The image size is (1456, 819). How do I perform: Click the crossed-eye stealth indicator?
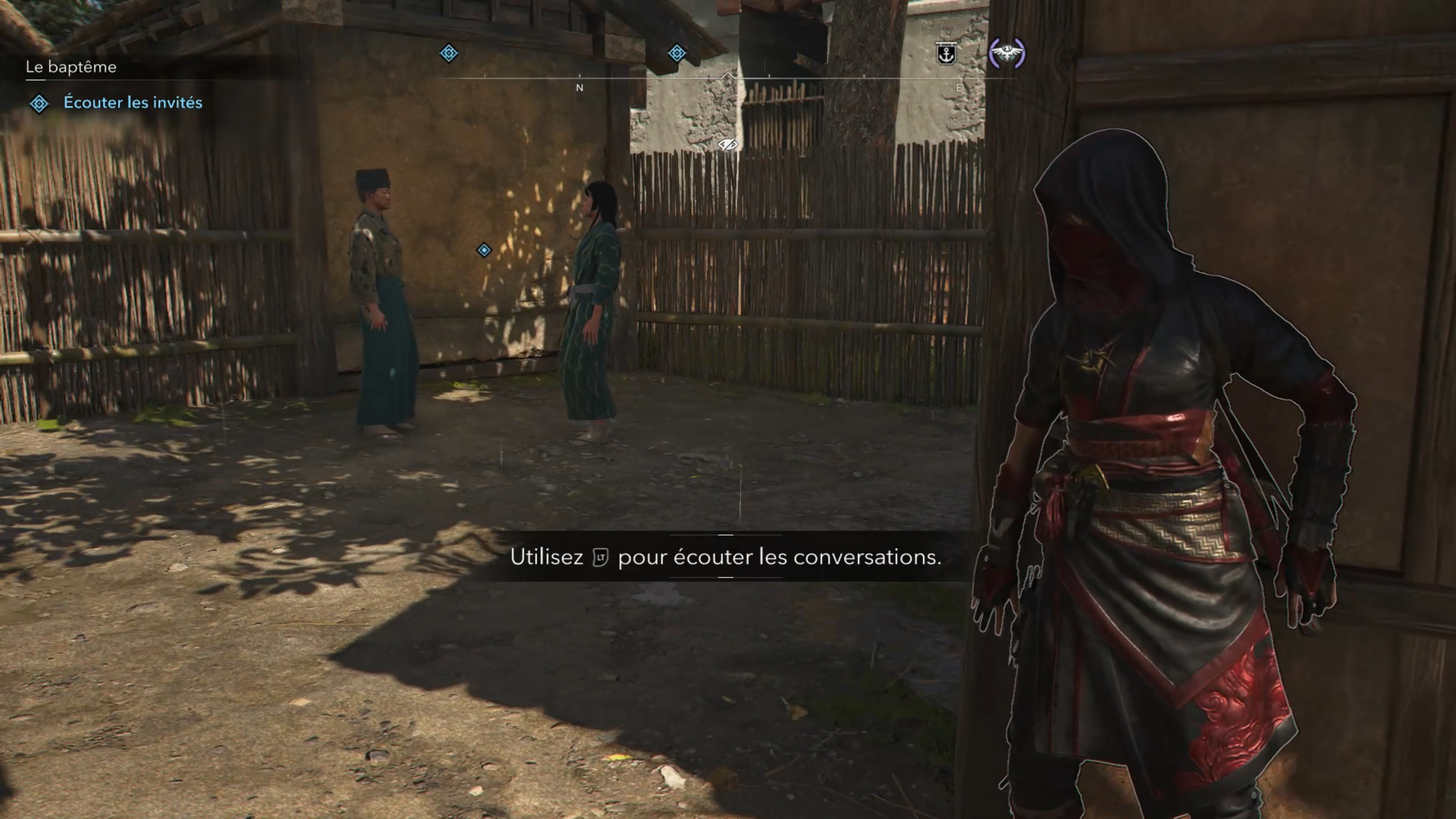(728, 145)
